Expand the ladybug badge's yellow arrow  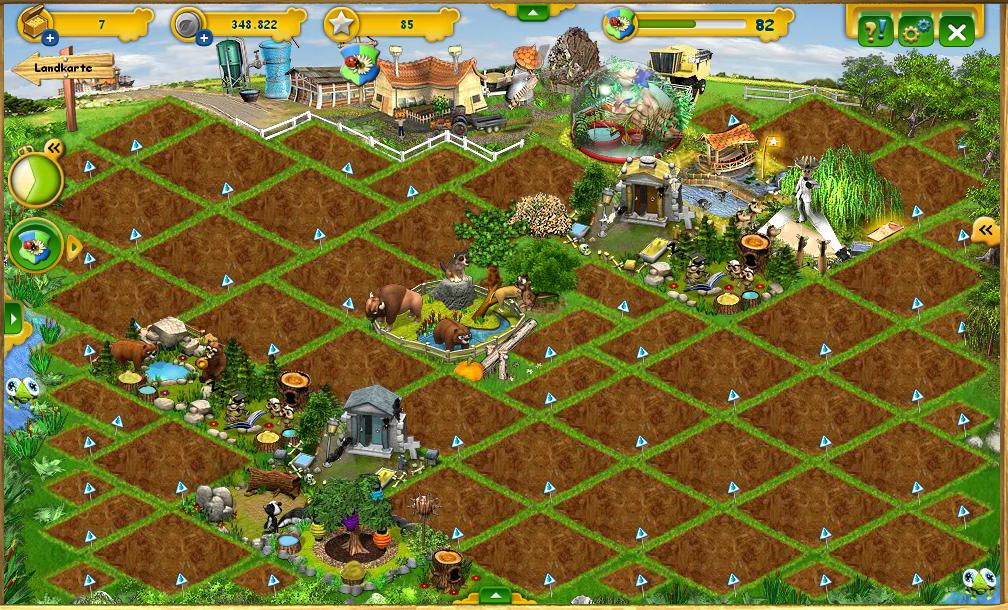coord(73,246)
